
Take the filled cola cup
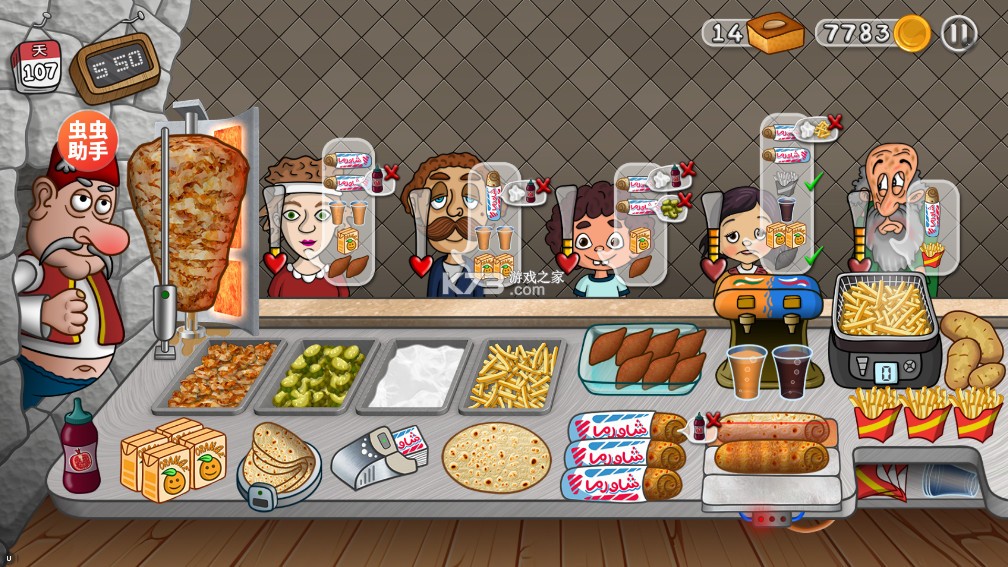click(x=792, y=370)
